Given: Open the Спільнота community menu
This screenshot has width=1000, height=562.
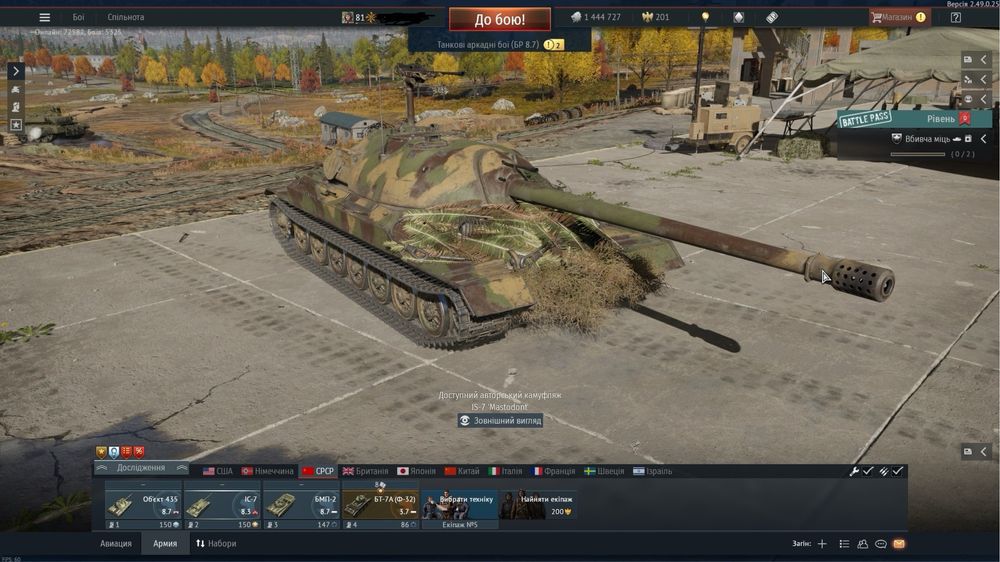Looking at the screenshot, I should coord(125,17).
